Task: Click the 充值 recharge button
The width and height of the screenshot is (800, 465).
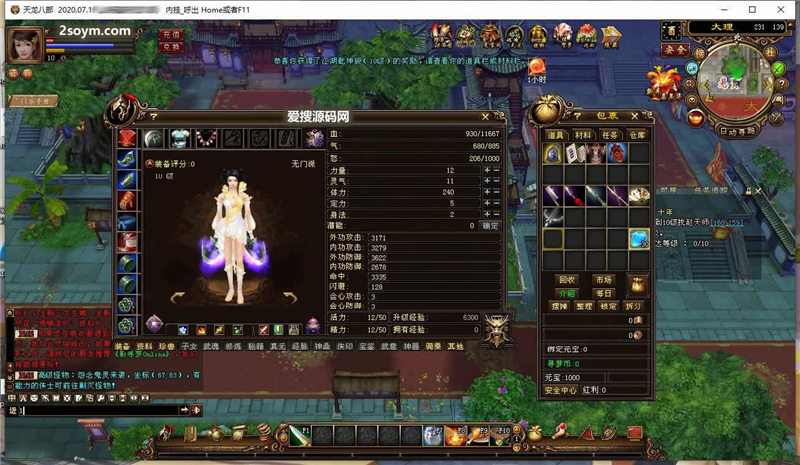Action: coord(171,34)
